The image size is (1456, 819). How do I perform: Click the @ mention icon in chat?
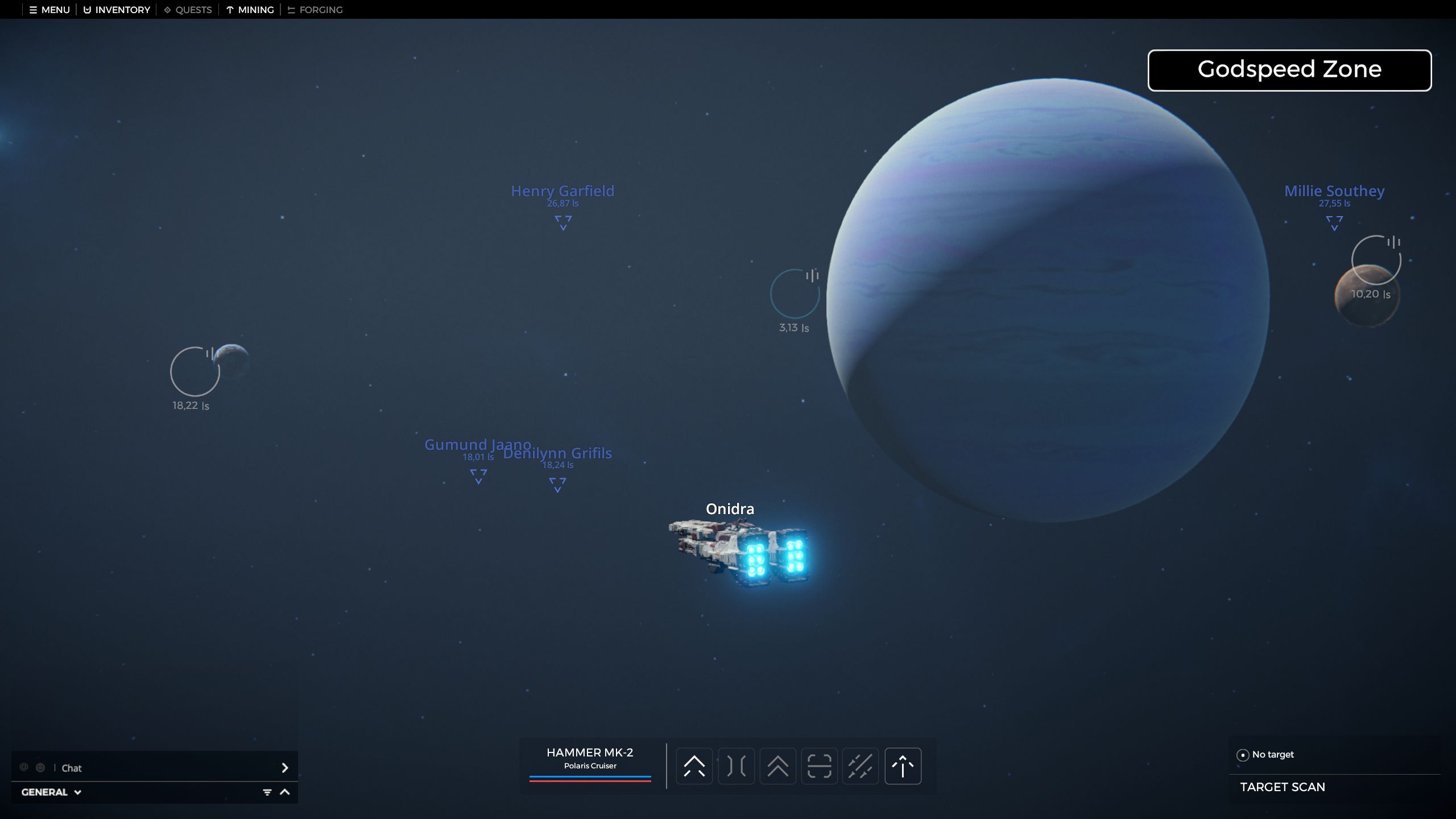(24, 767)
